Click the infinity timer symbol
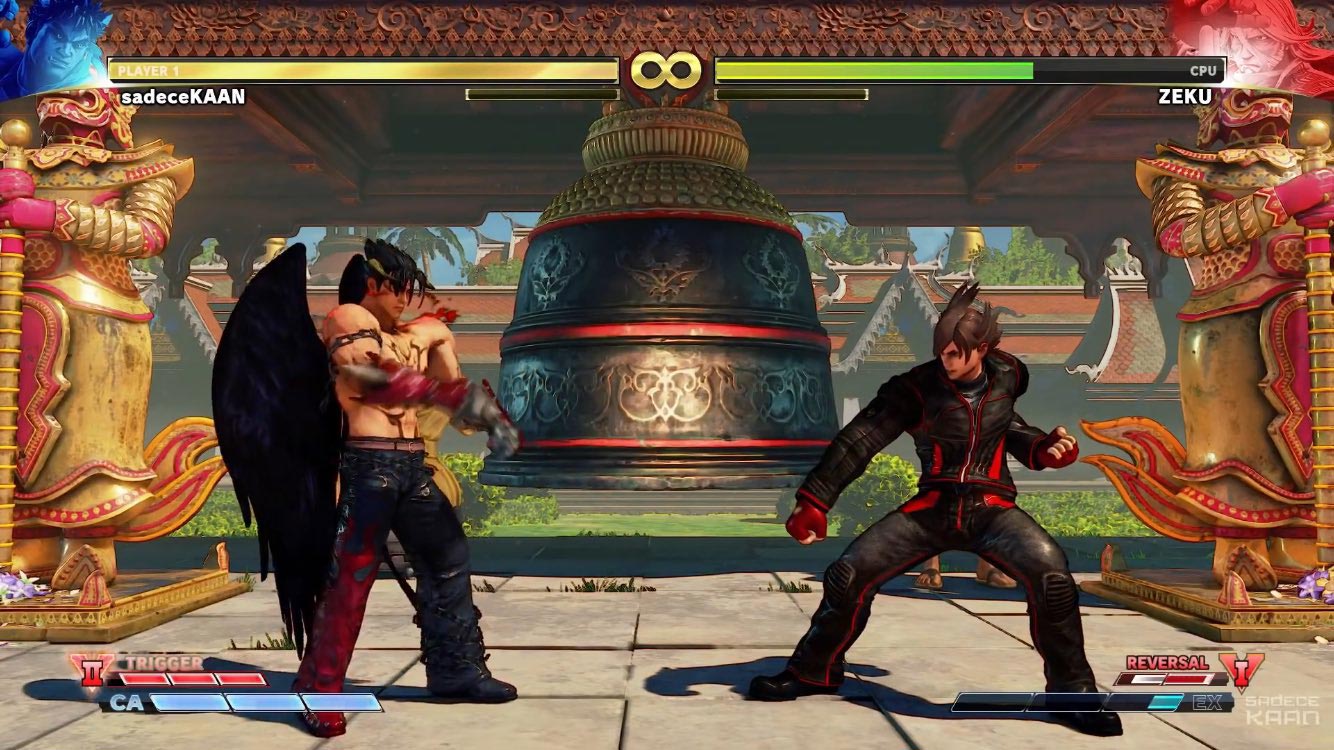Image resolution: width=1334 pixels, height=750 pixels. coord(667,68)
